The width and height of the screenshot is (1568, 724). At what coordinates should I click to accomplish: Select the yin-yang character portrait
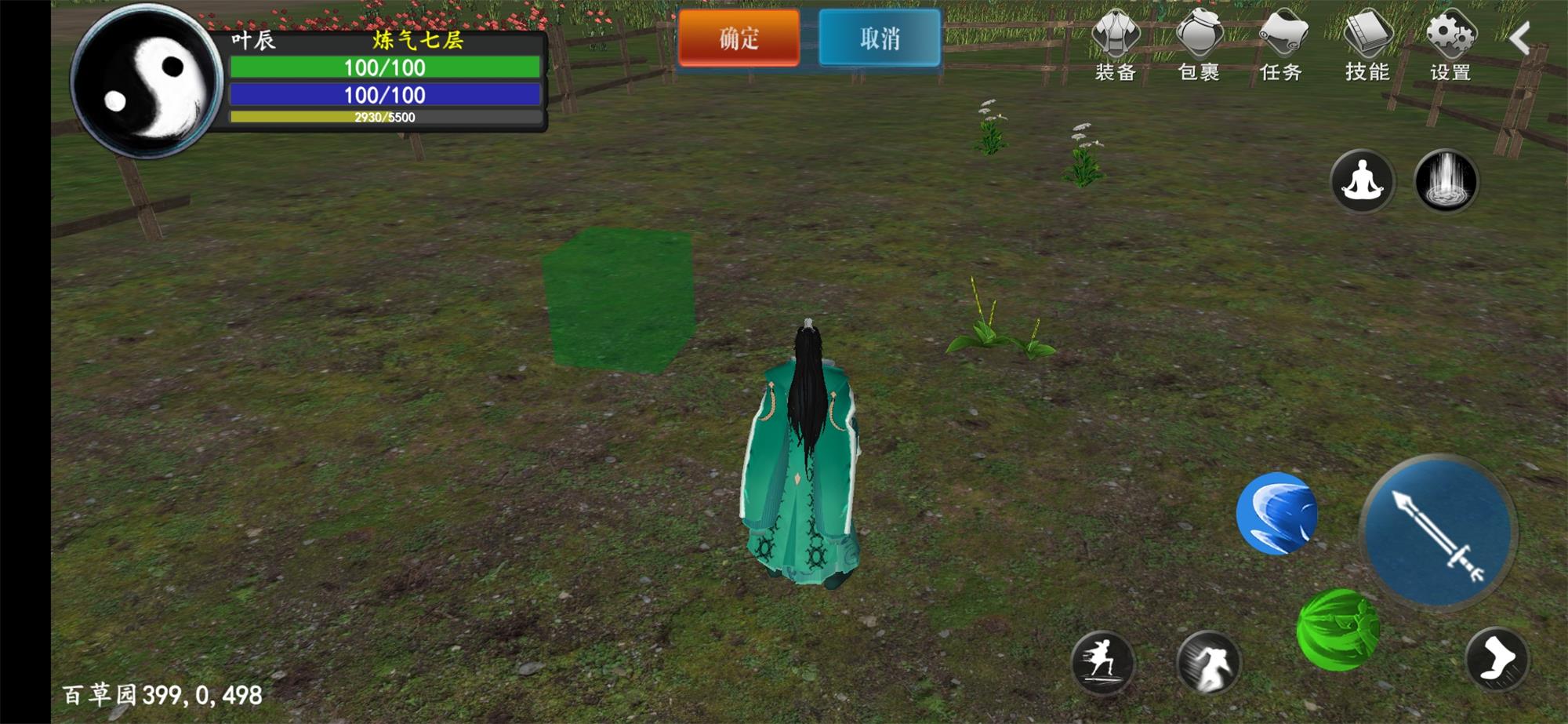147,82
